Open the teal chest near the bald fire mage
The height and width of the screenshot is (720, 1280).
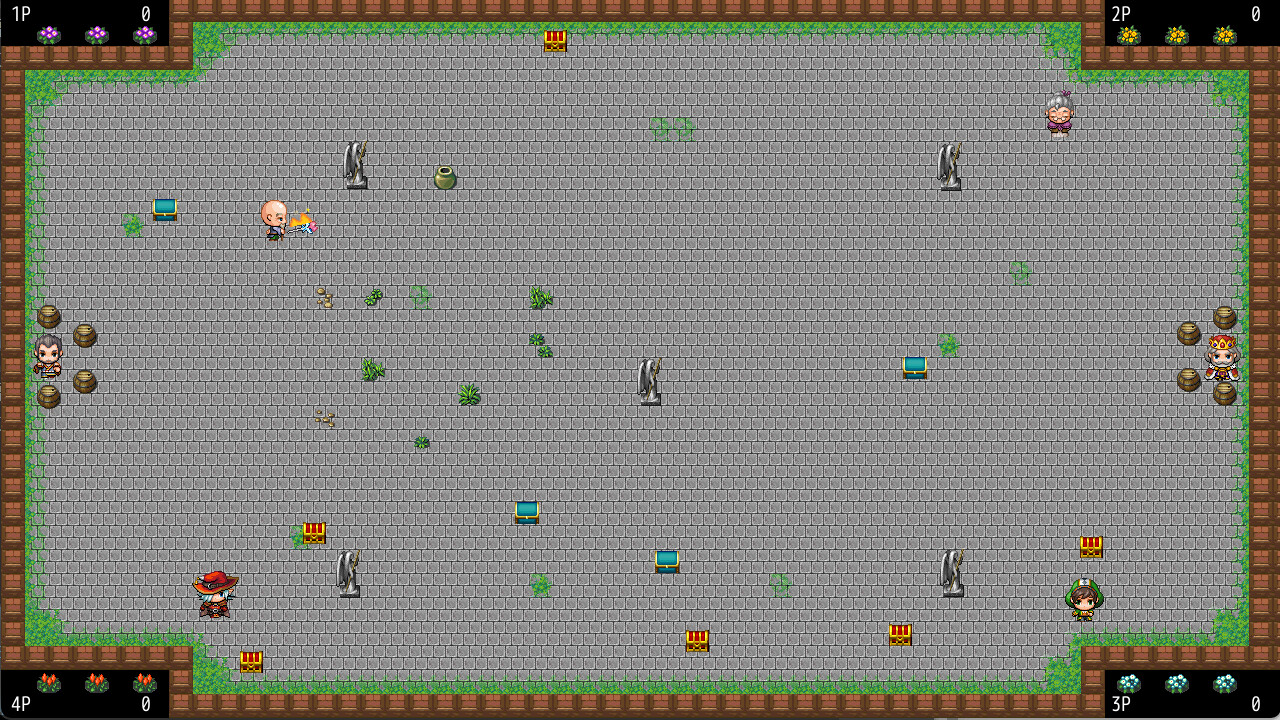(x=164, y=210)
